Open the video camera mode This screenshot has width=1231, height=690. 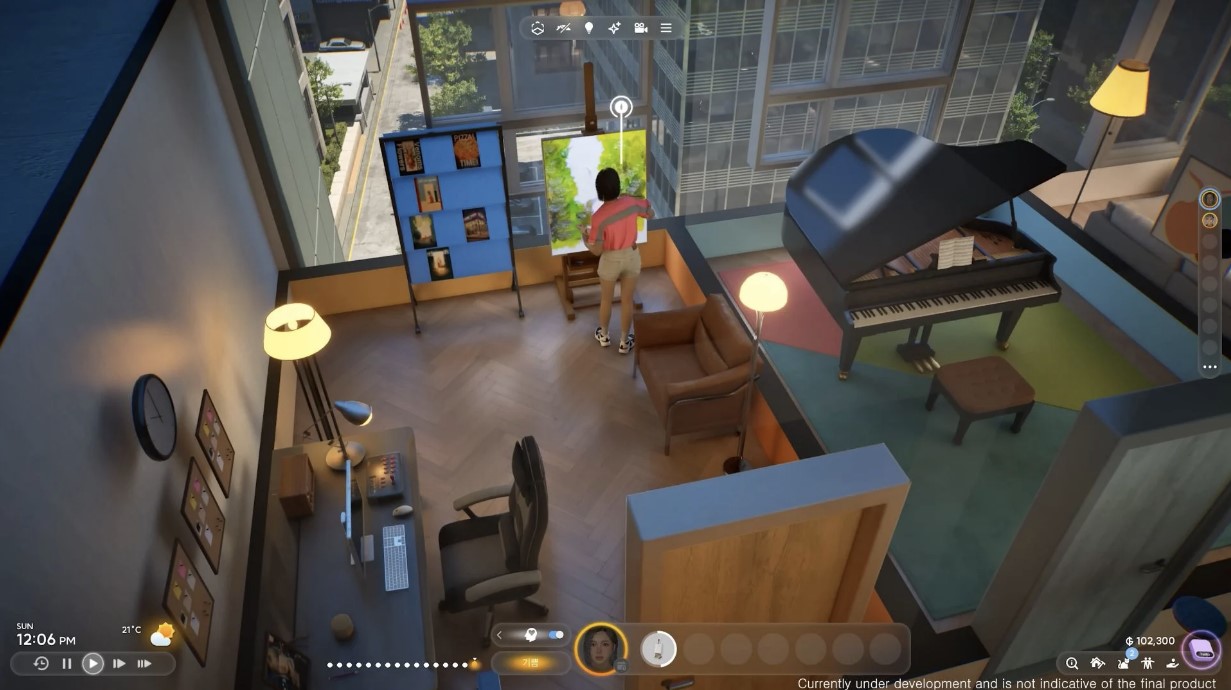pyautogui.click(x=640, y=28)
